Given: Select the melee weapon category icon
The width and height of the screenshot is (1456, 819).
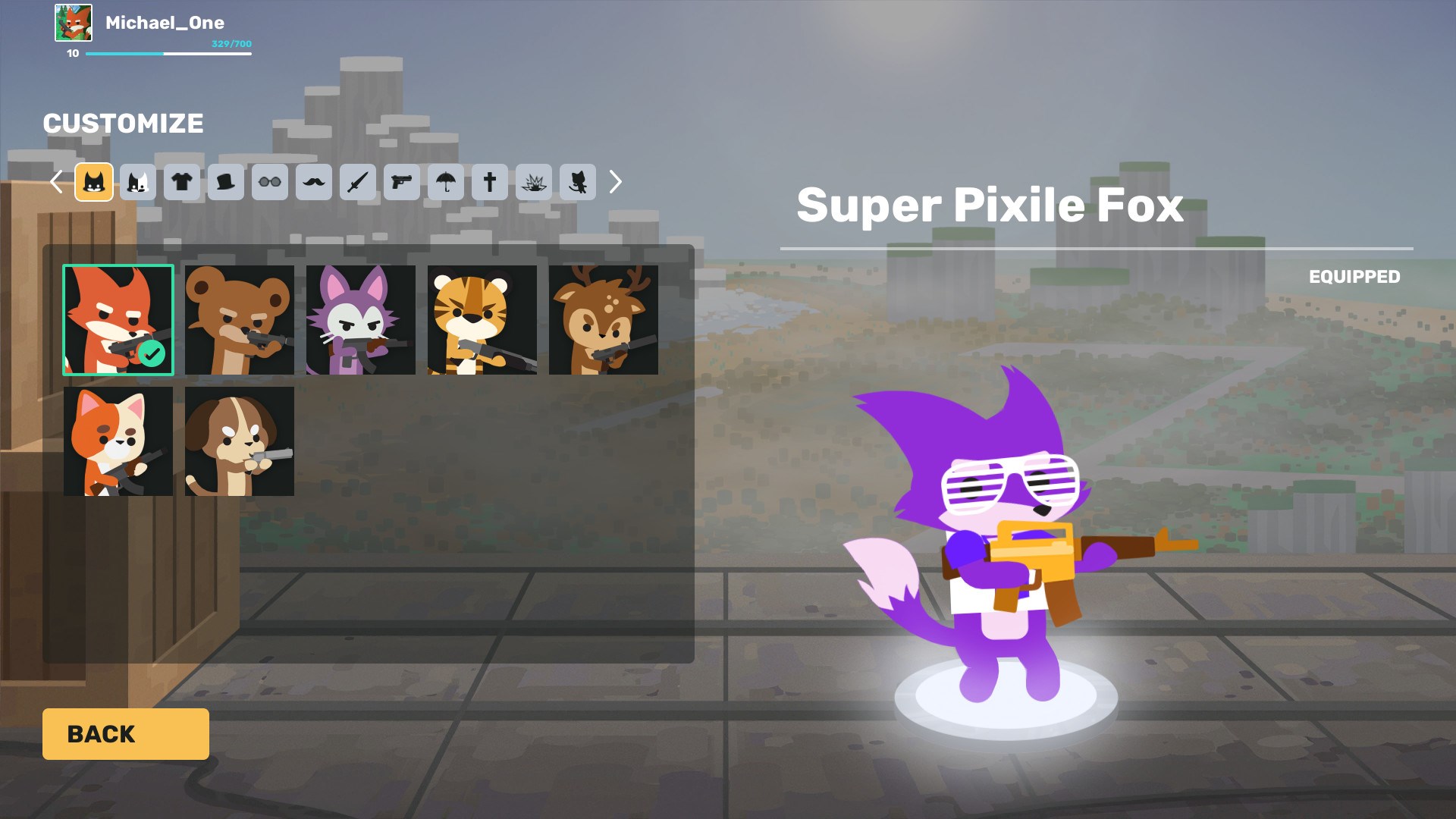Looking at the screenshot, I should [x=358, y=182].
